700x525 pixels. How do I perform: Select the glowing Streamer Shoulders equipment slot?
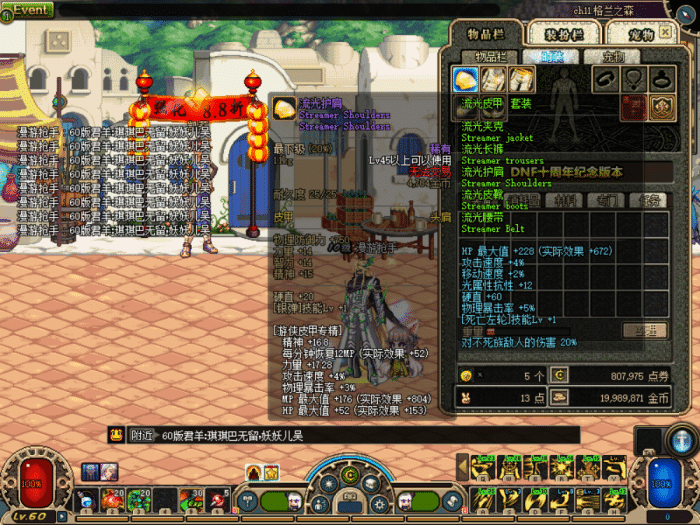click(466, 80)
